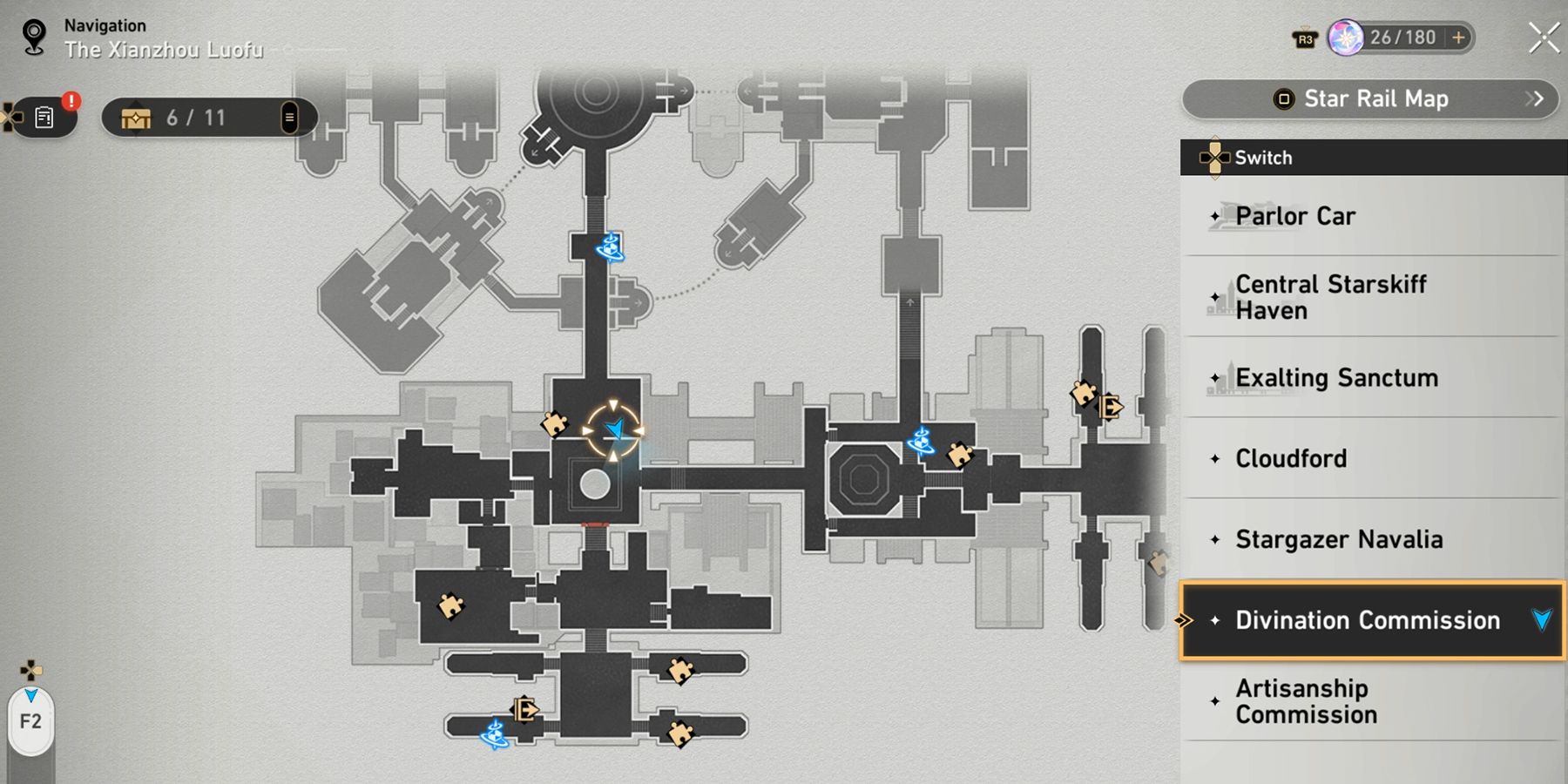Click the Navigation location pin icon

point(33,37)
